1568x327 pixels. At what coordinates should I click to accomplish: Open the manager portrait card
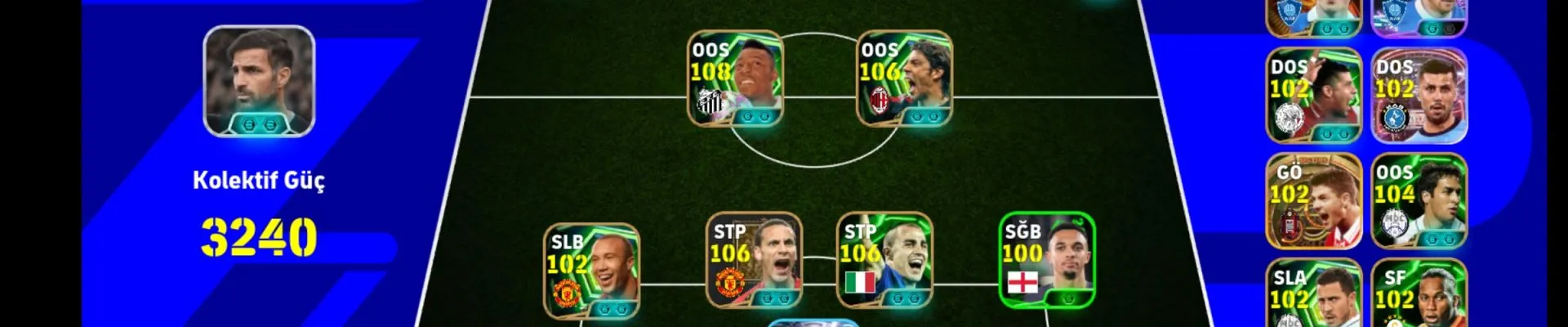click(x=259, y=81)
